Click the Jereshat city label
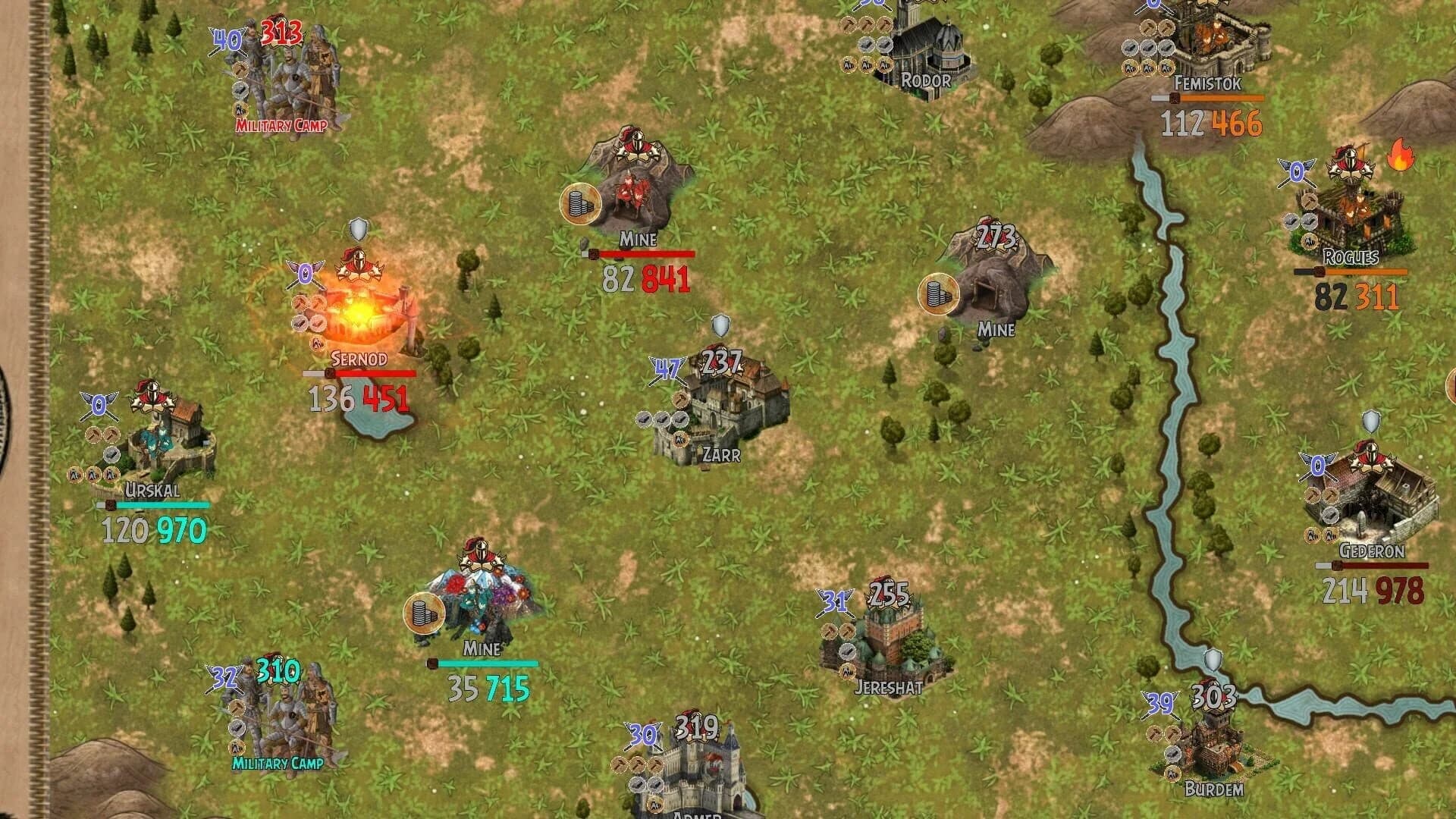Screen dimensions: 1456x819 [x=888, y=687]
